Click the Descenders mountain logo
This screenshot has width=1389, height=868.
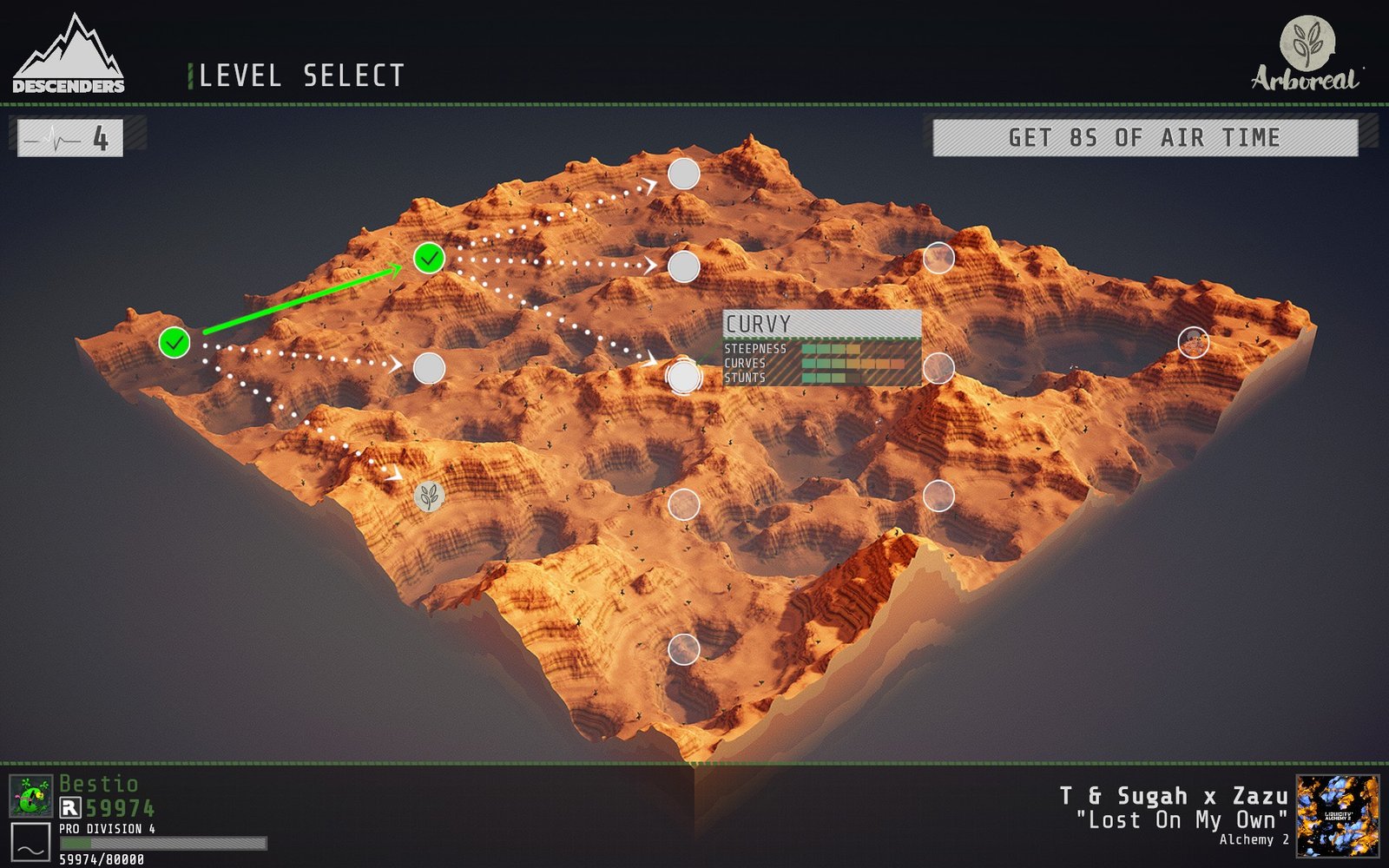coord(69,56)
